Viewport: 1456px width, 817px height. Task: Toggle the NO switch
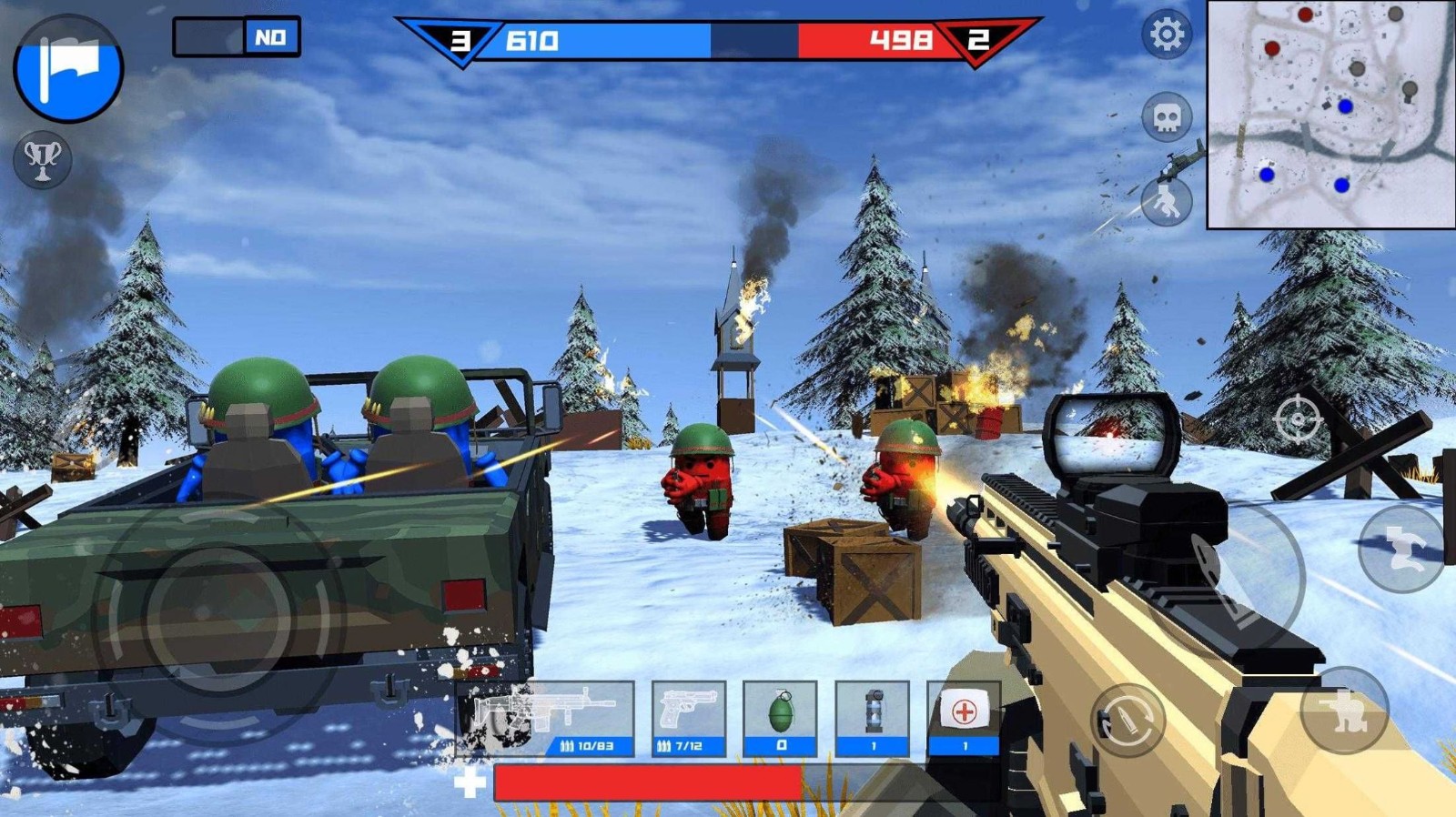(237, 37)
